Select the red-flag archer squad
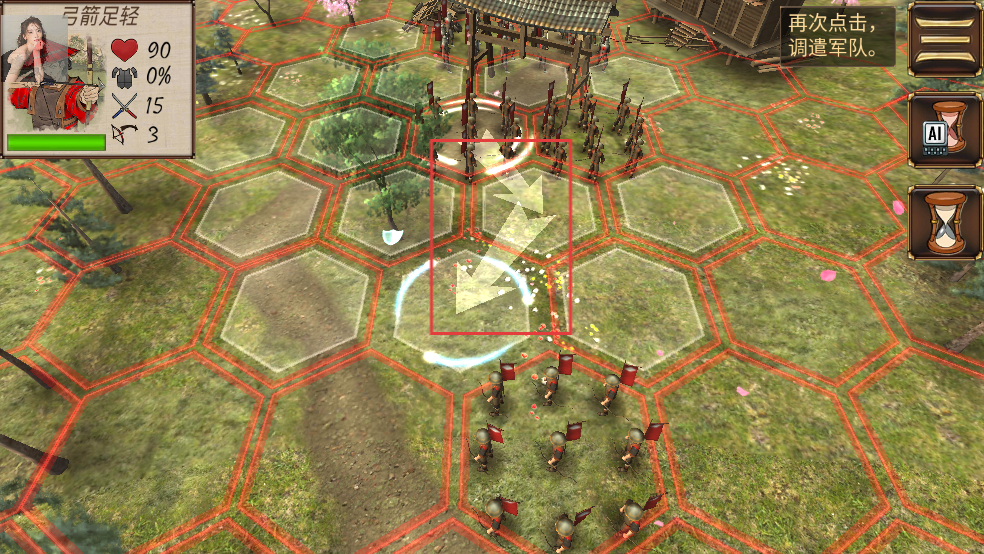984x554 pixels. [x=562, y=445]
